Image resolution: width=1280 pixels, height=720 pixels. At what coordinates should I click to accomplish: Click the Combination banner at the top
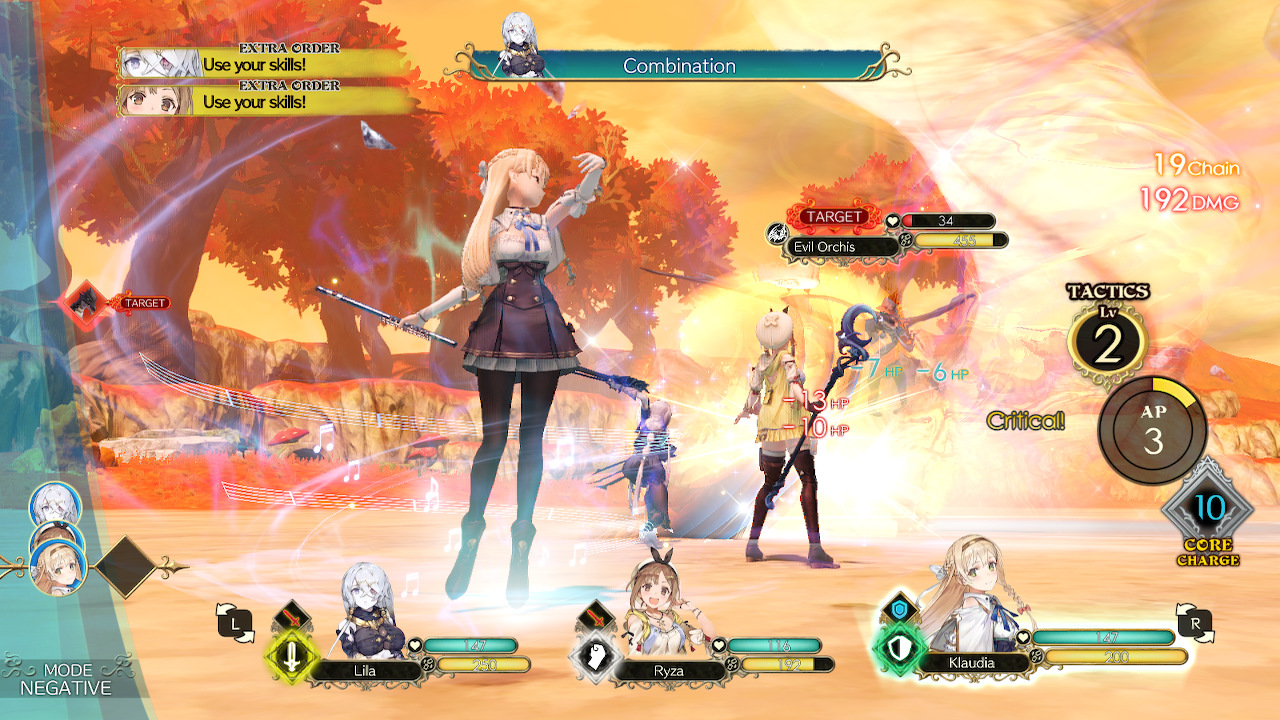[x=680, y=66]
